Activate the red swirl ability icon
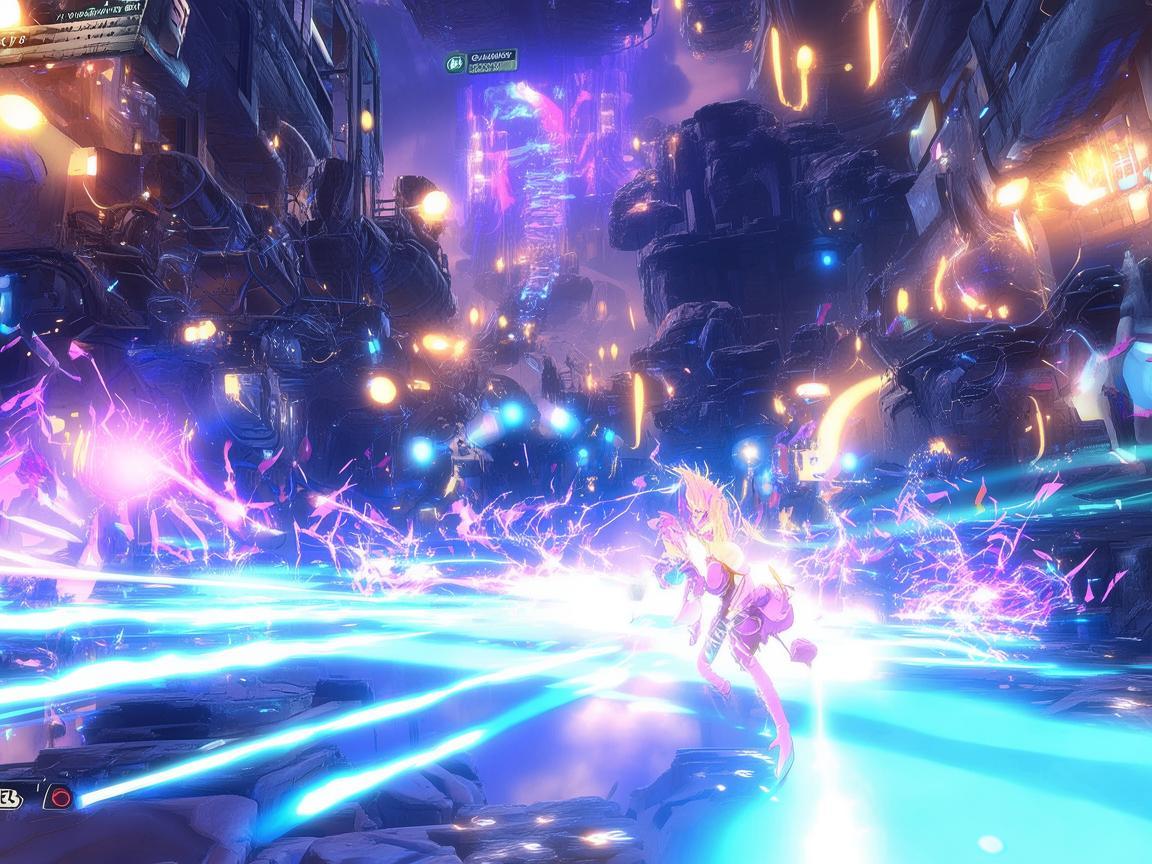 [x=60, y=797]
